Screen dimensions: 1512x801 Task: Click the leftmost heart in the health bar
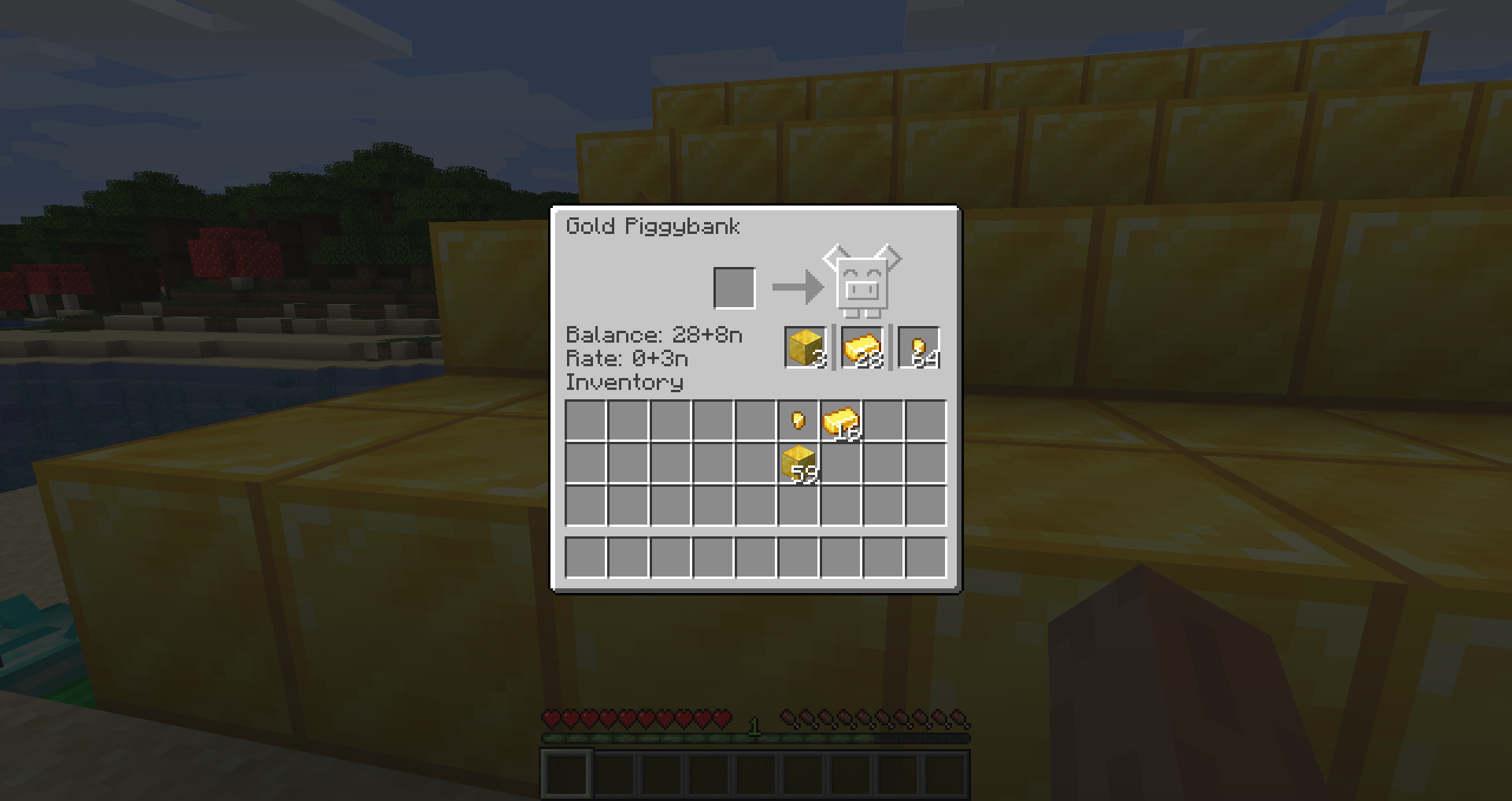point(551,718)
